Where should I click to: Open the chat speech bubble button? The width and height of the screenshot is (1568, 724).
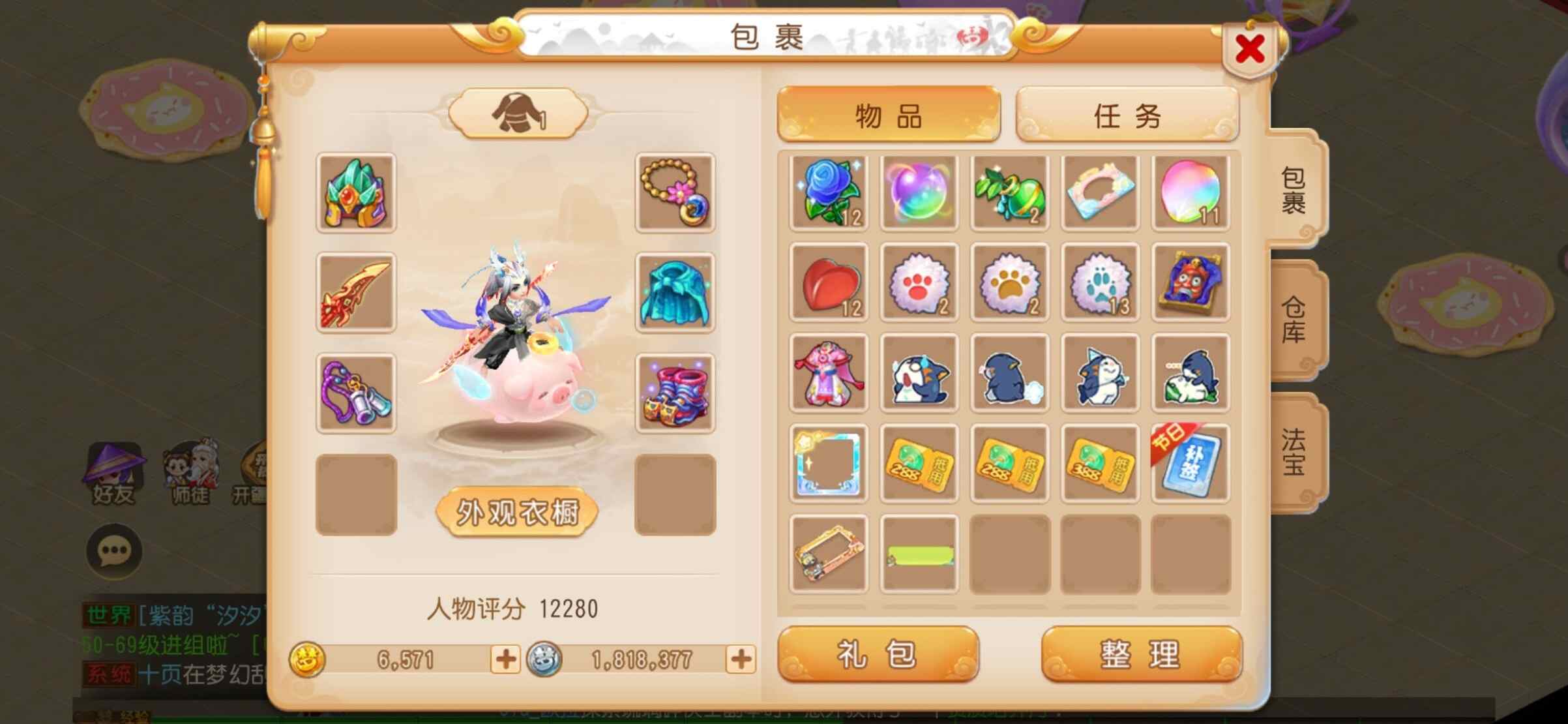(x=114, y=551)
